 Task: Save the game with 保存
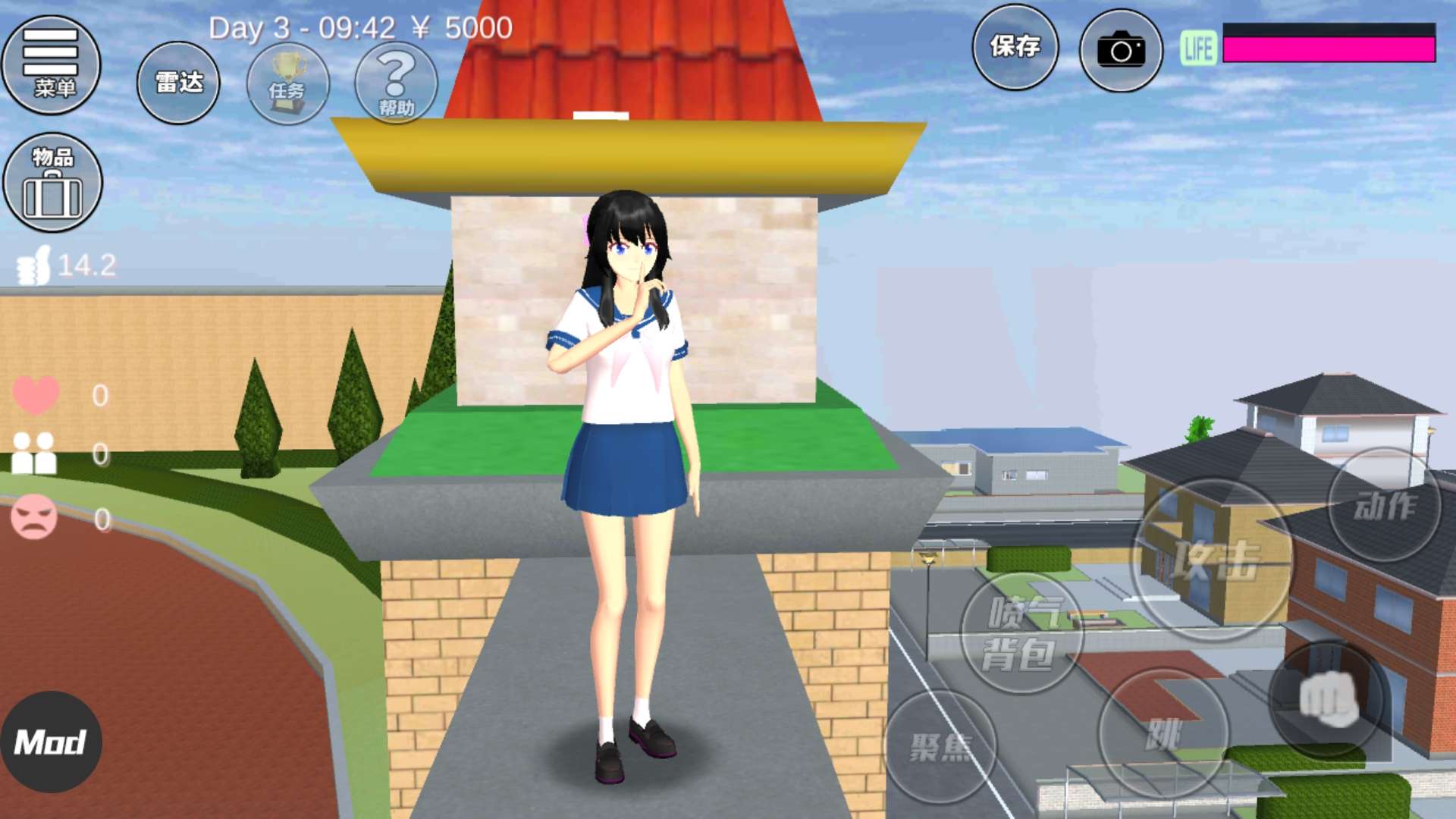(1015, 47)
